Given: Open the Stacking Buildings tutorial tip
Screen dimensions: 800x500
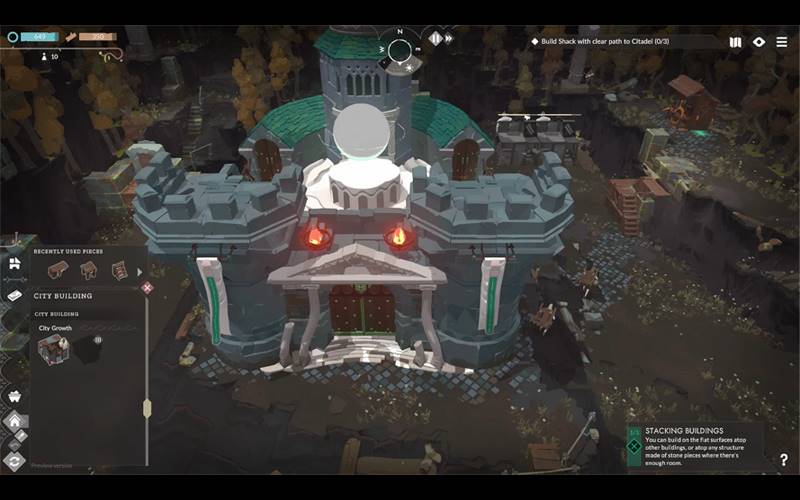Looking at the screenshot, I should coord(693,440).
